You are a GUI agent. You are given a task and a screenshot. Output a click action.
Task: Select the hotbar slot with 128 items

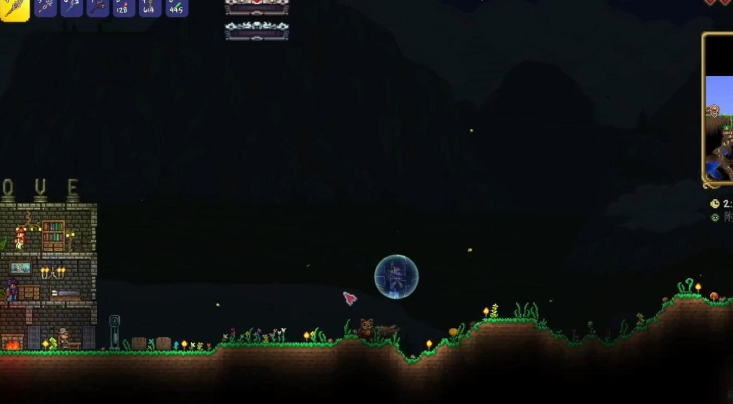(123, 7)
